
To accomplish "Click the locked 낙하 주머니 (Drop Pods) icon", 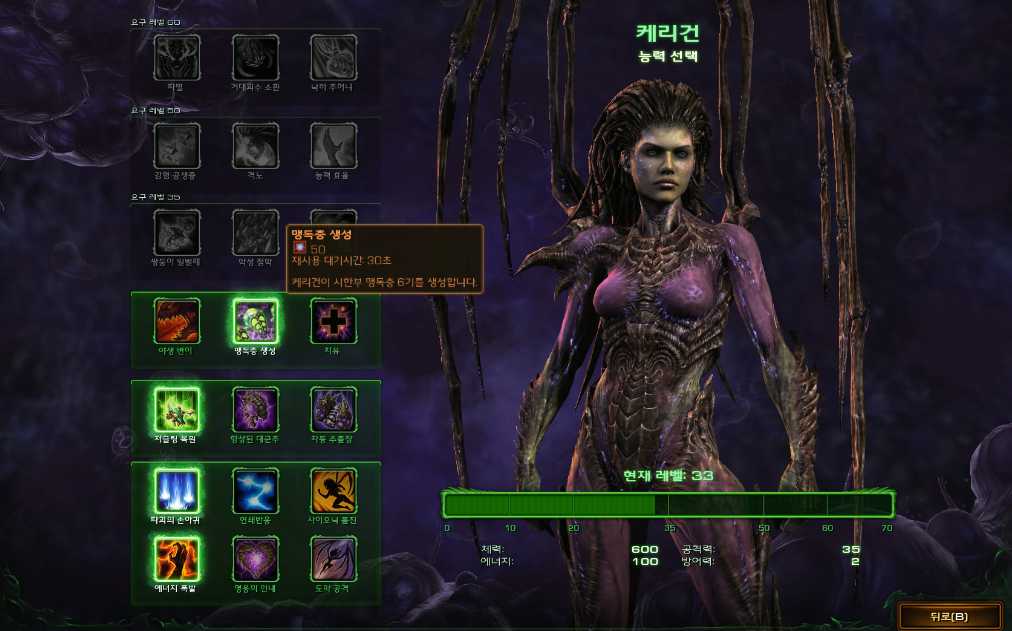I will tap(333, 58).
